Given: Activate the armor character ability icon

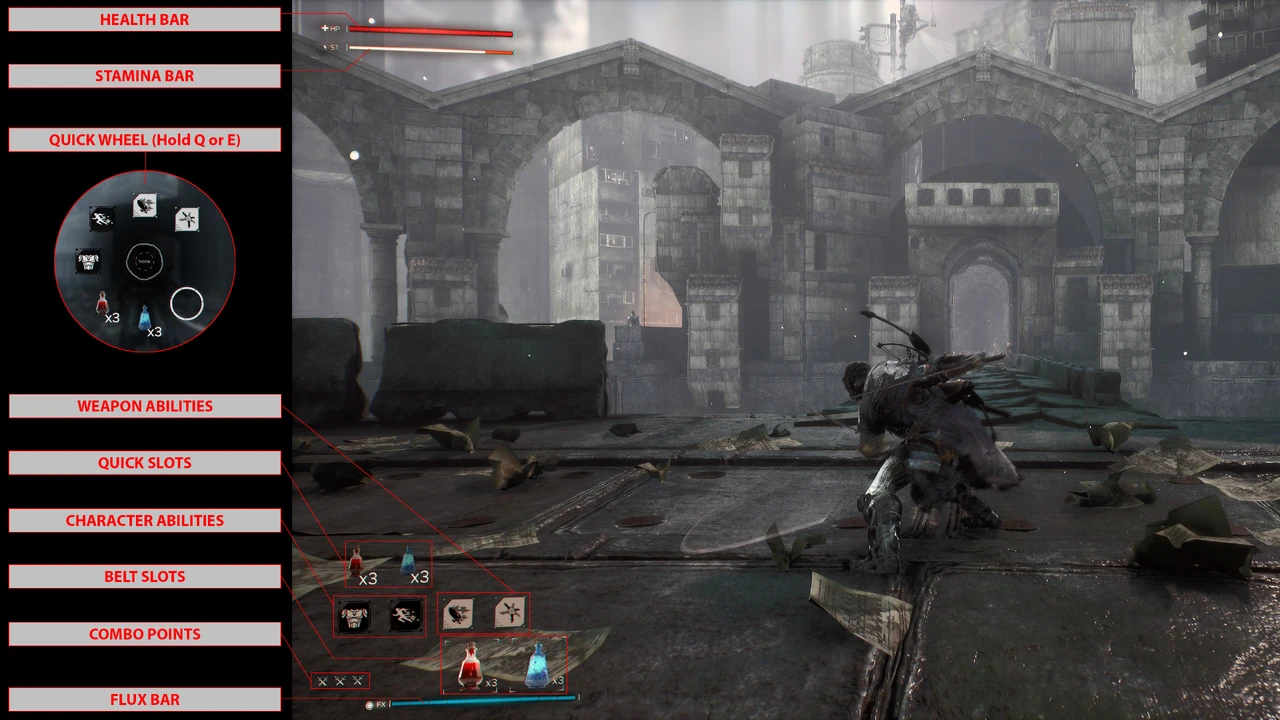Looking at the screenshot, I should click(x=357, y=617).
